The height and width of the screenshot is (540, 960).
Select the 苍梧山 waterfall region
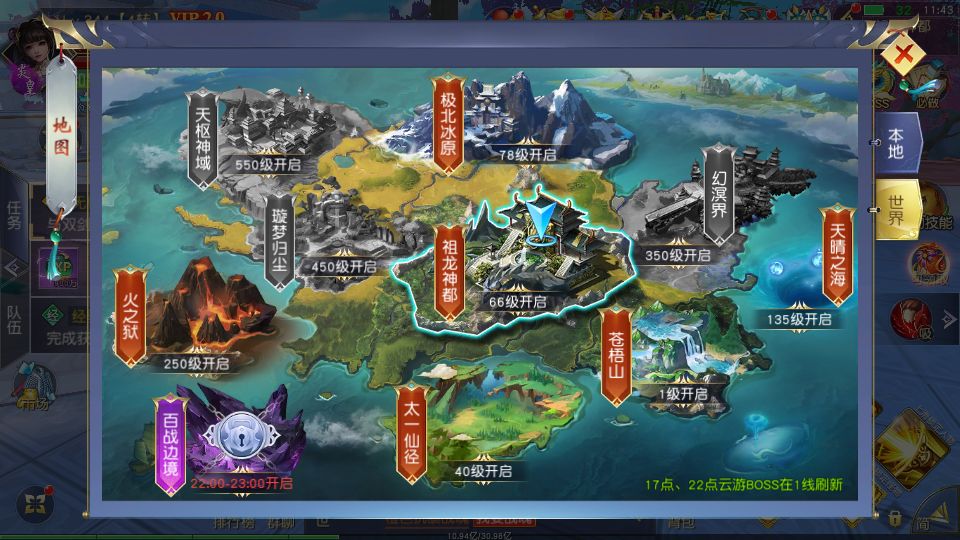pos(660,350)
